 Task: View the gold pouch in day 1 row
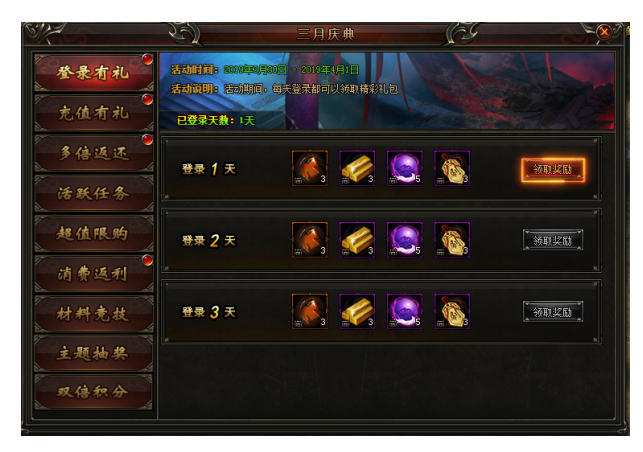pyautogui.click(x=452, y=169)
